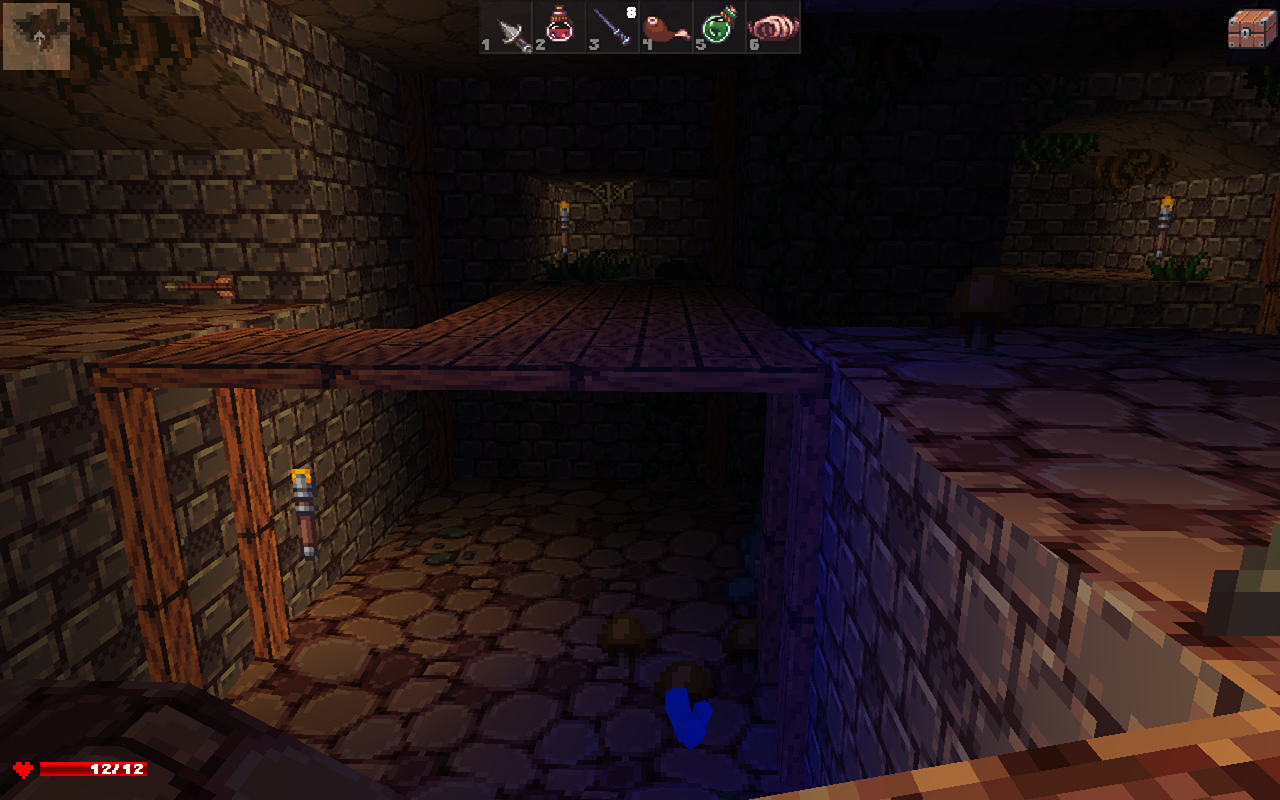Viewport: 1280px width, 800px height.
Task: Select the dagger in hotbar slot 1
Action: coord(508,27)
